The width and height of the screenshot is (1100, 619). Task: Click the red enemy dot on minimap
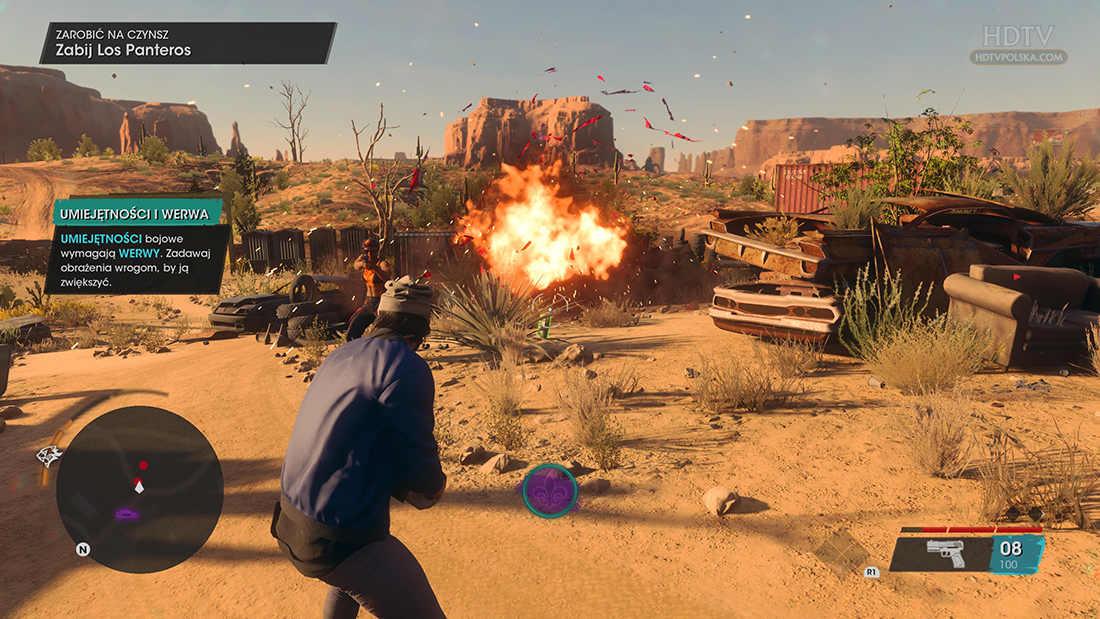pos(143,465)
